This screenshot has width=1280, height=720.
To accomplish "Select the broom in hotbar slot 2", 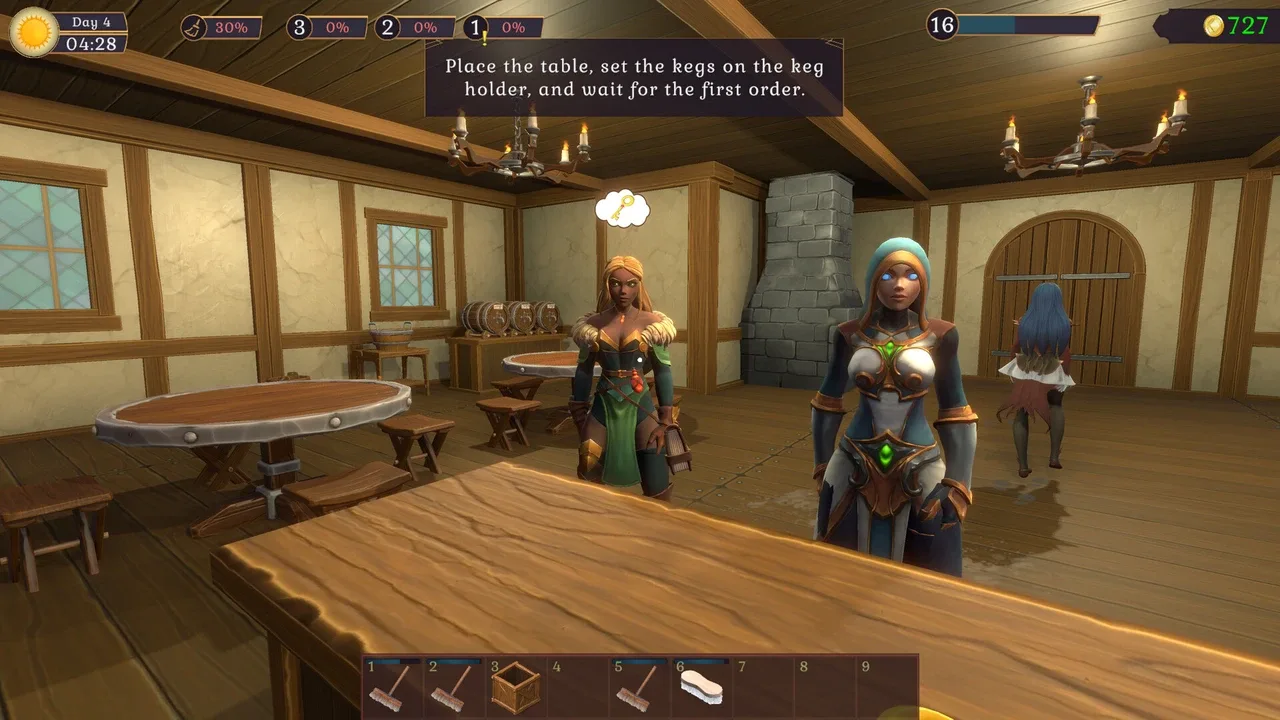I will (452, 687).
